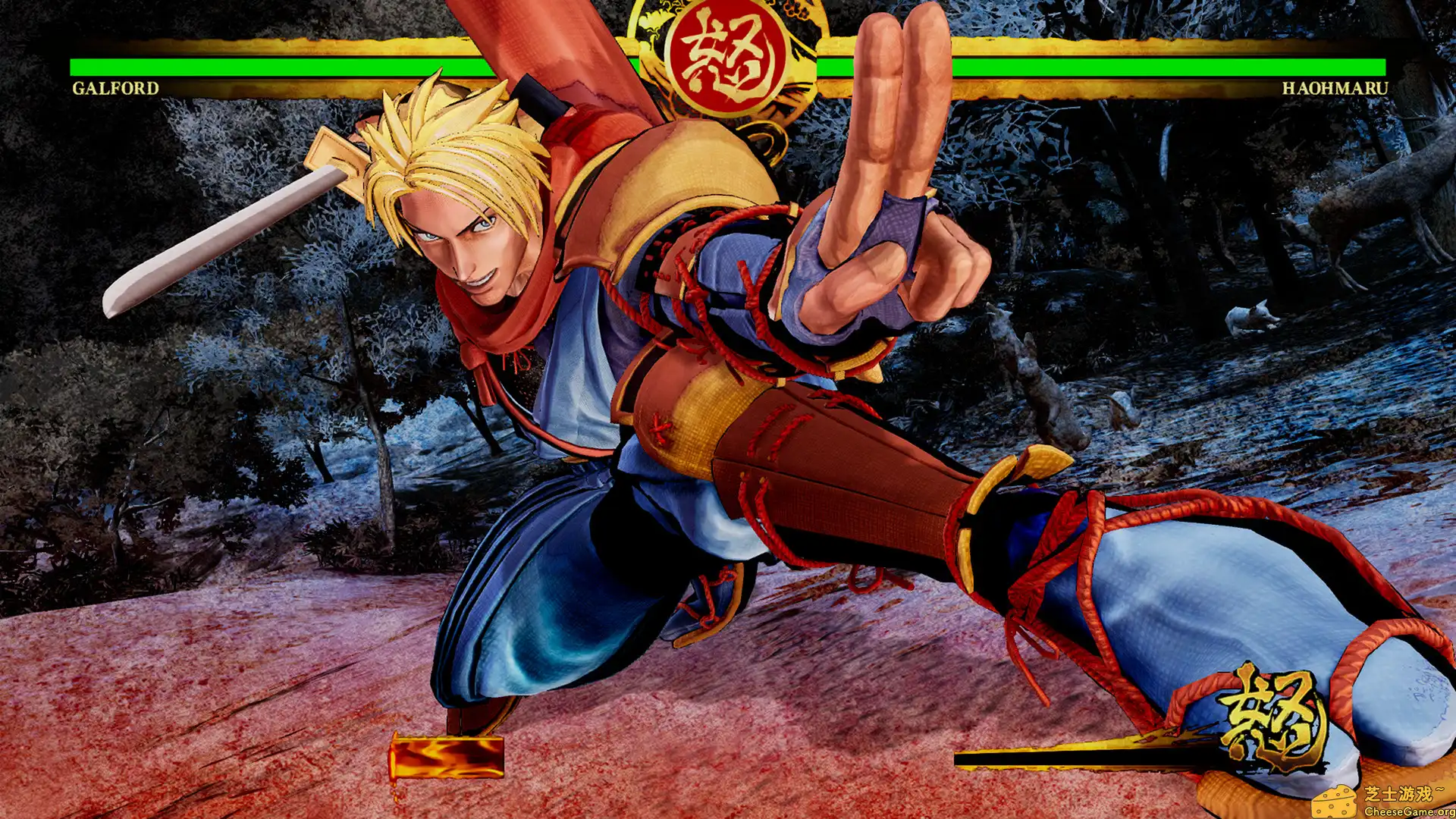Select the HAOHMARU name label
Screen dimensions: 1456x819
tap(1335, 89)
